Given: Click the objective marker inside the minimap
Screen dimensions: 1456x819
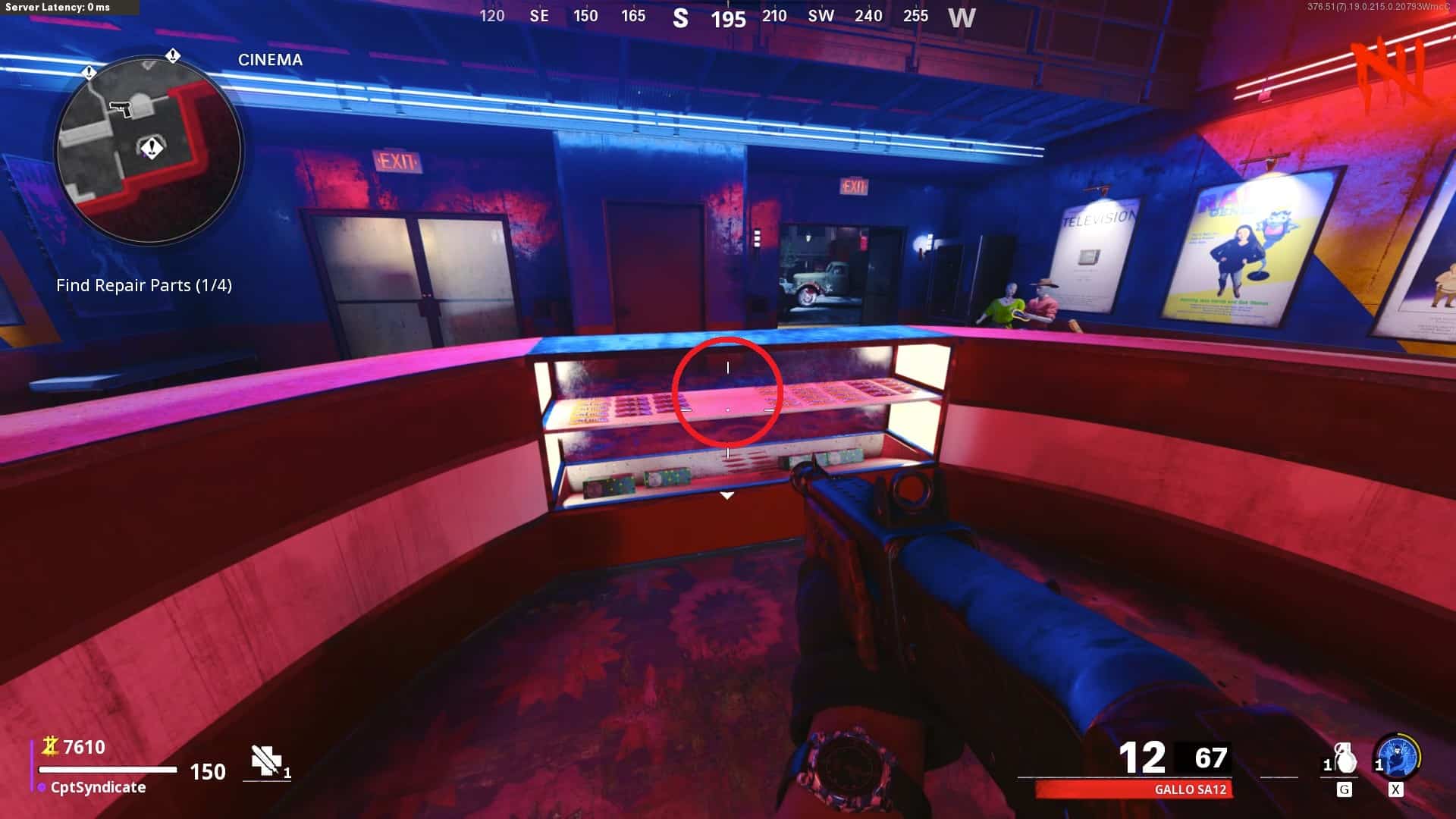Looking at the screenshot, I should [152, 147].
